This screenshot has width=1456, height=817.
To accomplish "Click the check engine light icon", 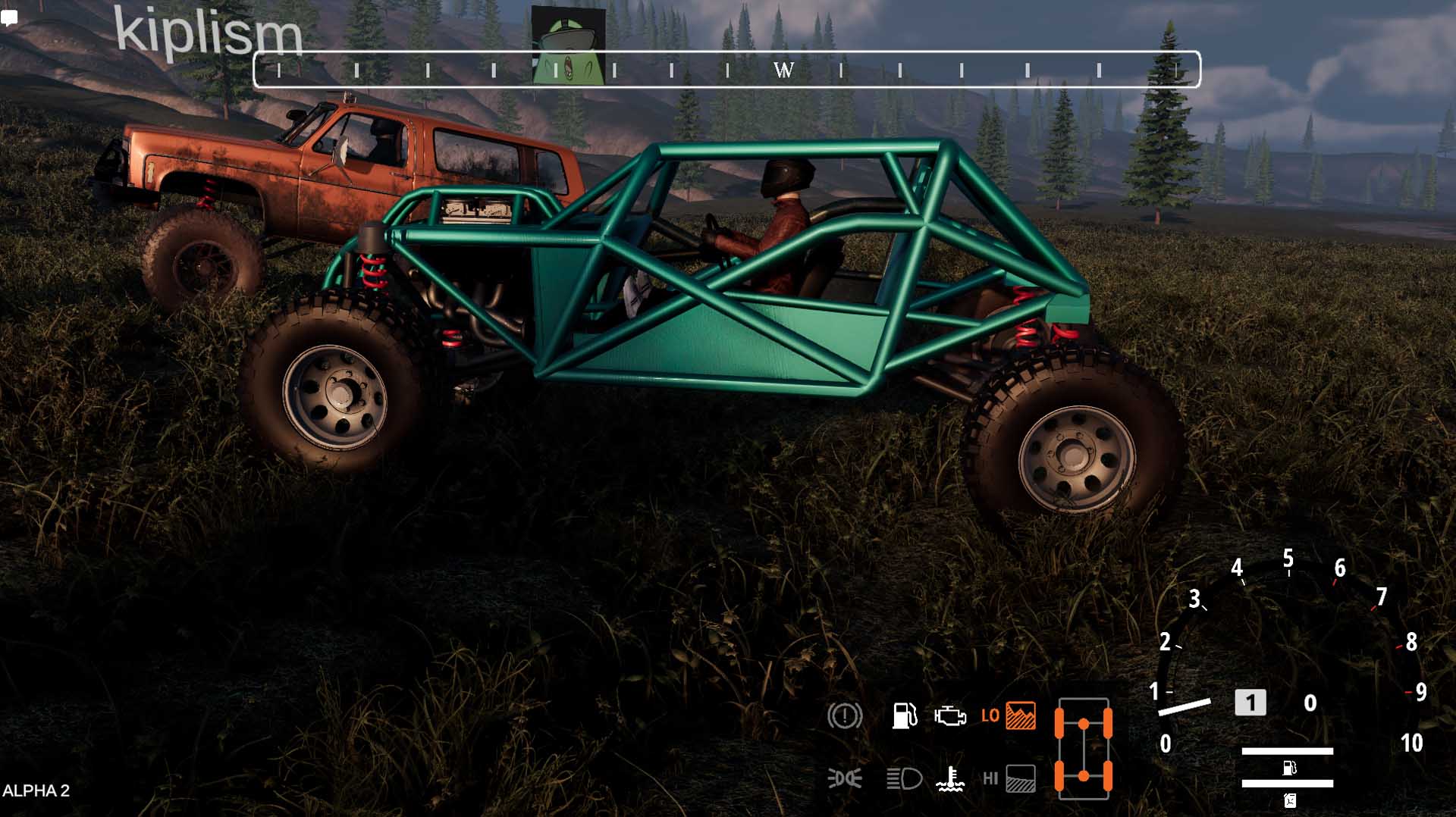I will [x=949, y=716].
